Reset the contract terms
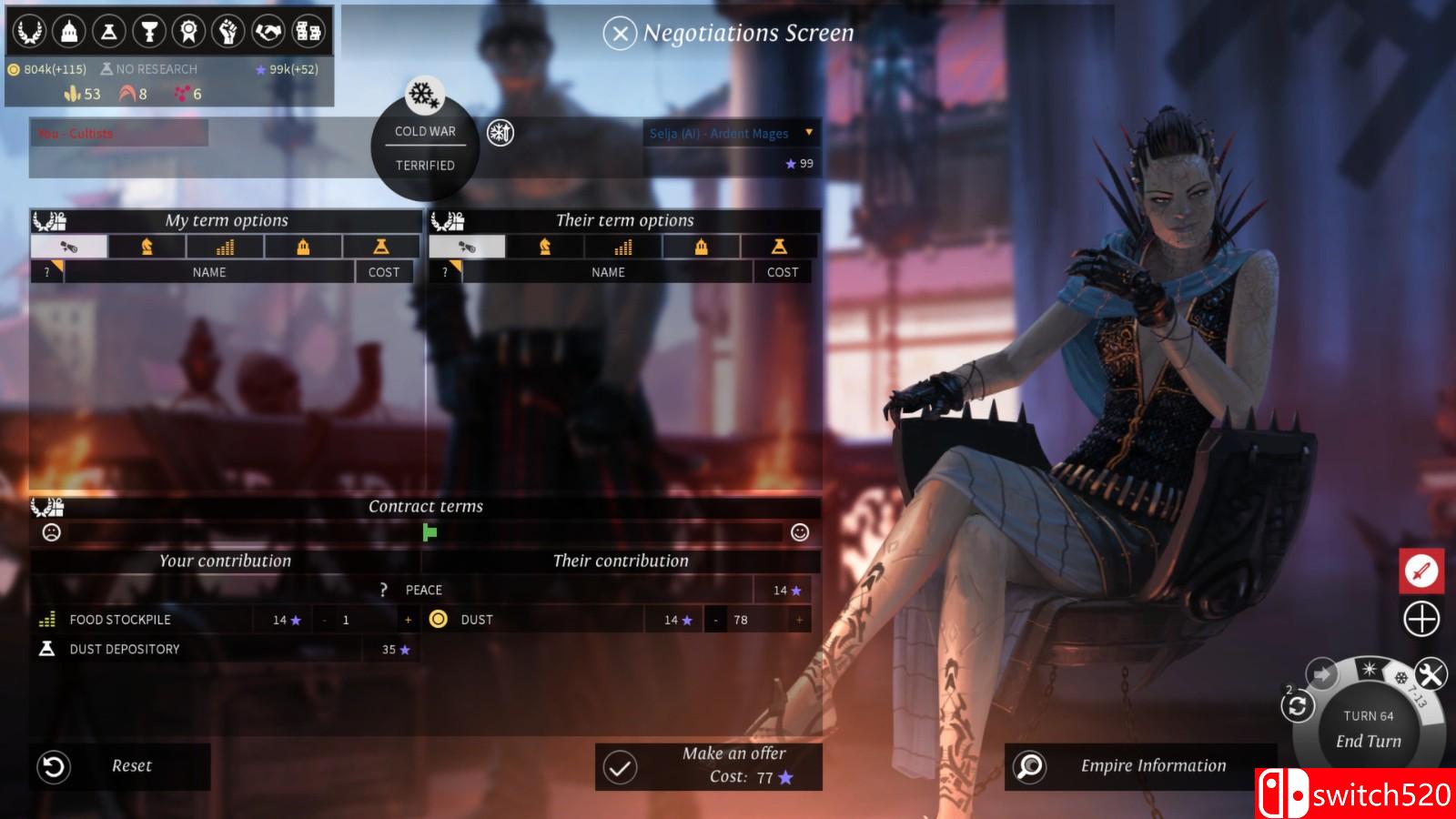Viewport: 1456px width, 819px height. click(x=120, y=766)
